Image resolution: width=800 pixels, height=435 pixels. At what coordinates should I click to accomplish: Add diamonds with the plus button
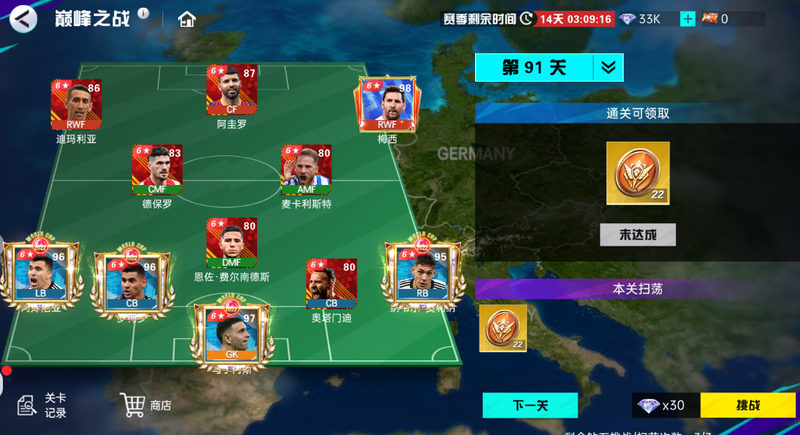(687, 19)
